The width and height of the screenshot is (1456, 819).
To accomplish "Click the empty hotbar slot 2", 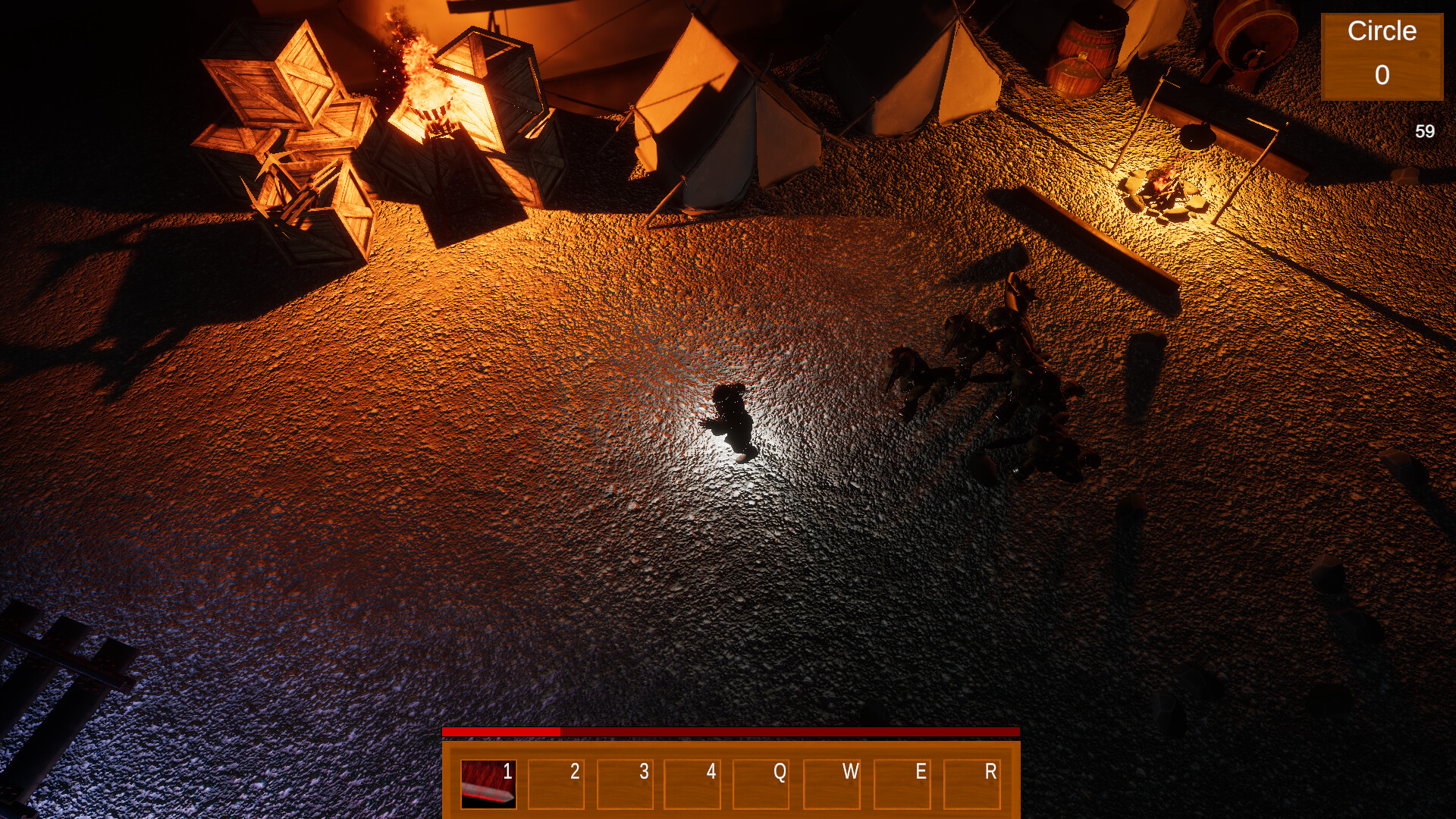I will point(556,786).
